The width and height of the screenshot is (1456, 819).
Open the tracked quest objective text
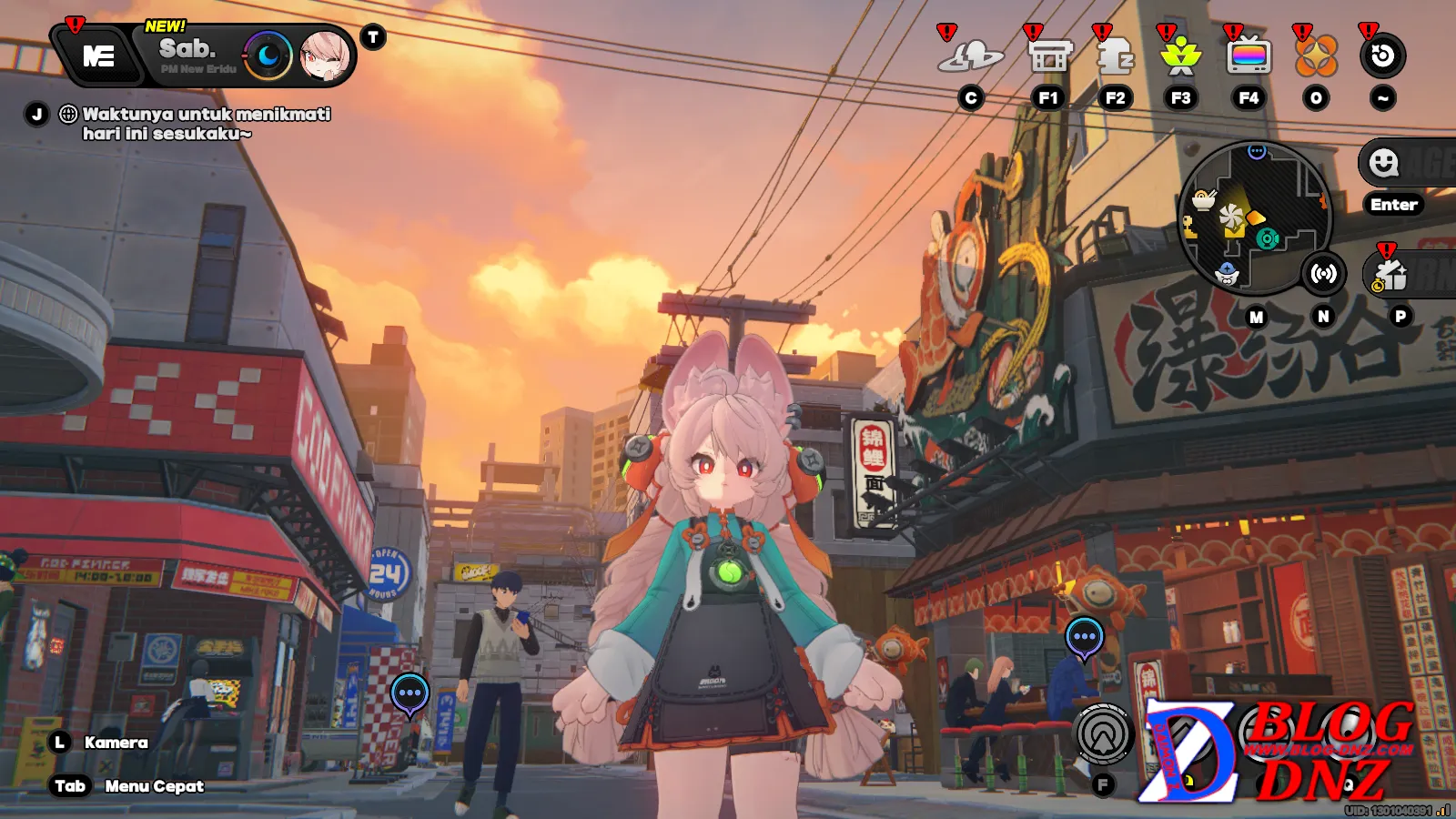pyautogui.click(x=206, y=124)
